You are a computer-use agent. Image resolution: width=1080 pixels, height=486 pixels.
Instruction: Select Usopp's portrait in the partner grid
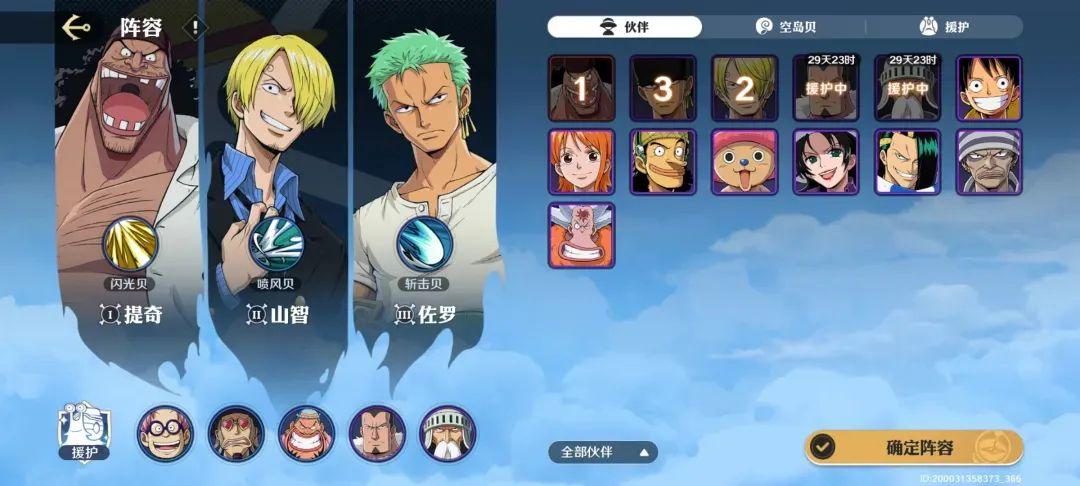click(662, 162)
